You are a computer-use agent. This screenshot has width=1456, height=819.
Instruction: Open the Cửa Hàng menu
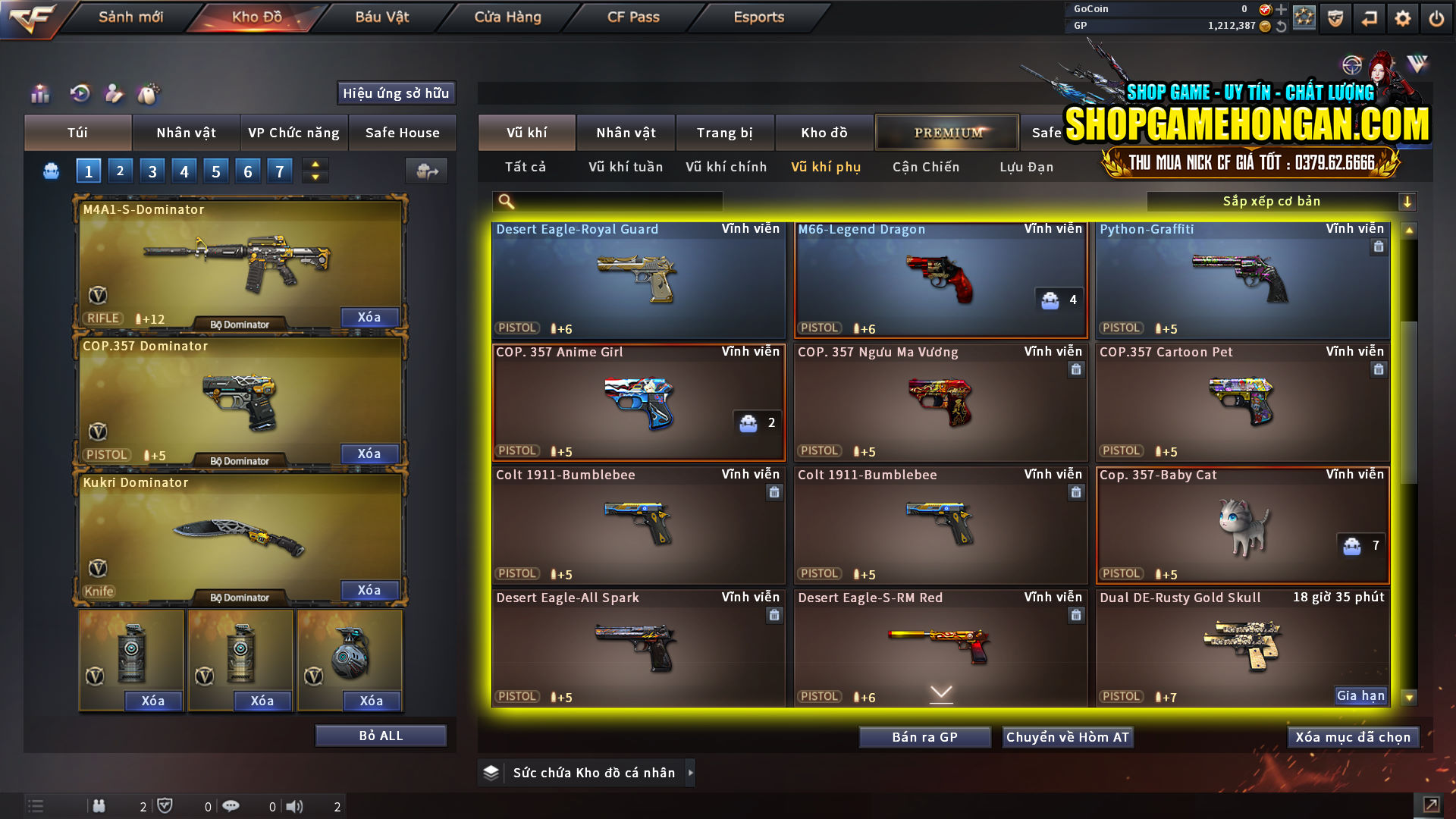507,17
